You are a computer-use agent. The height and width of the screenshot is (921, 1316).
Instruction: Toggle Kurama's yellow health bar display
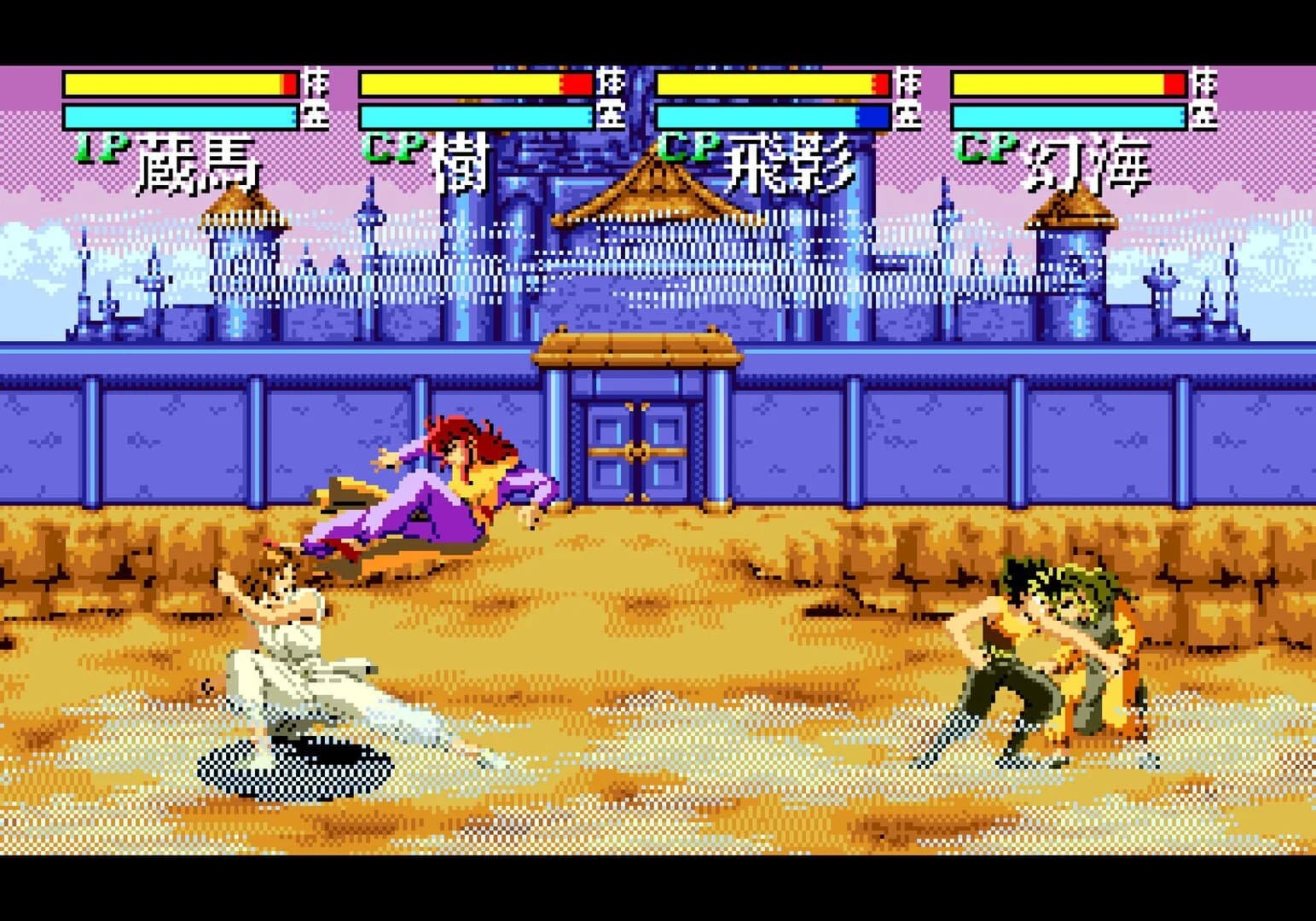pyautogui.click(x=171, y=84)
